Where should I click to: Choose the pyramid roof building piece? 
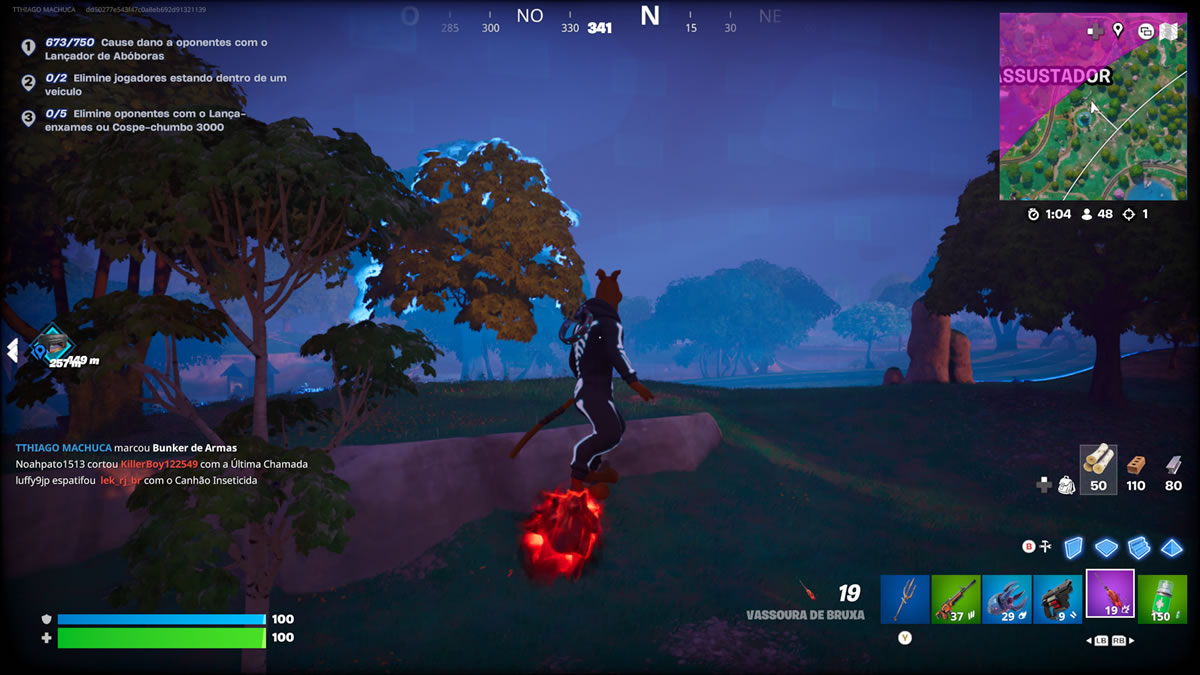click(x=1171, y=547)
